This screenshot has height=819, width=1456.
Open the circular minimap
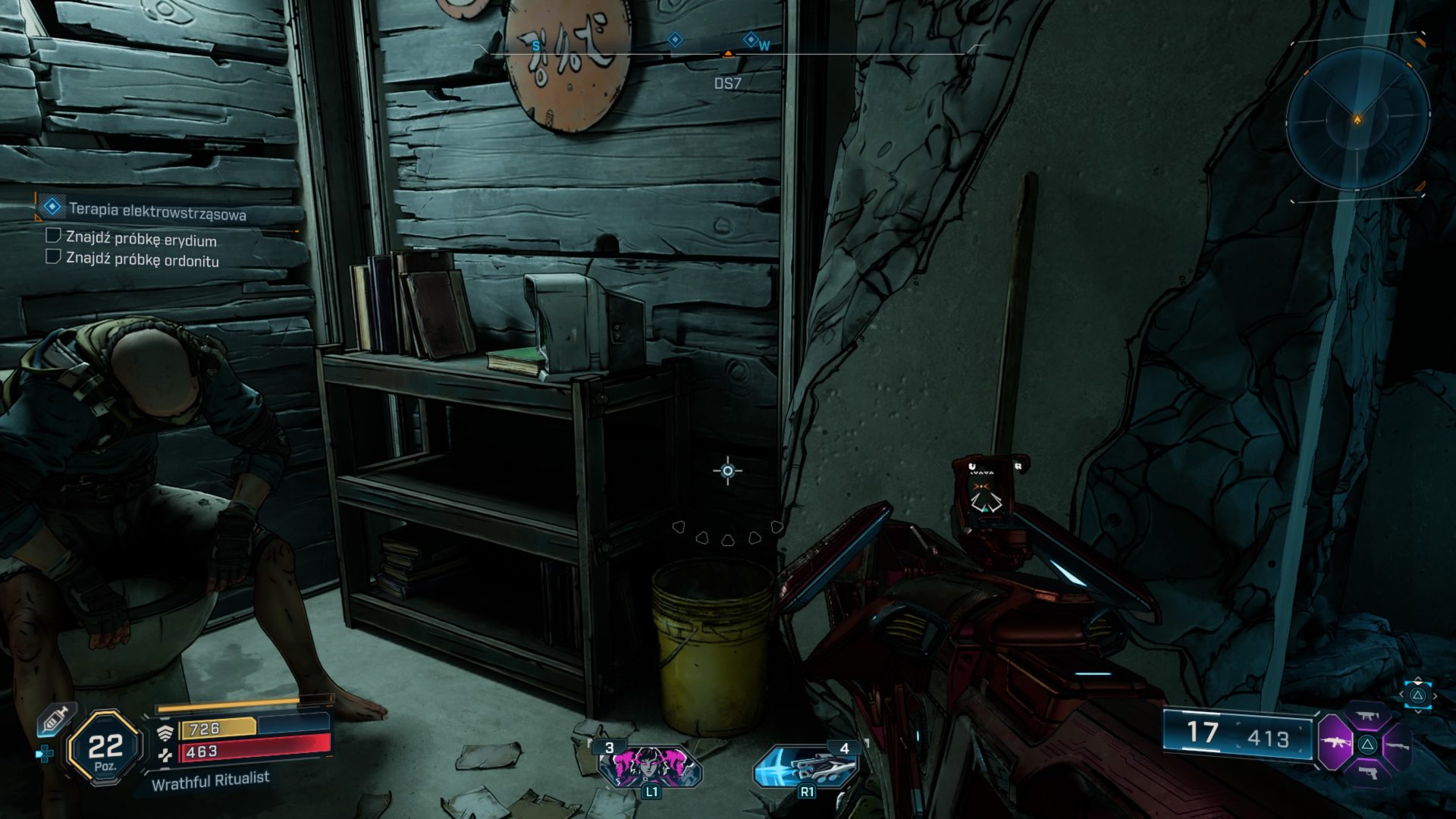point(1357,118)
